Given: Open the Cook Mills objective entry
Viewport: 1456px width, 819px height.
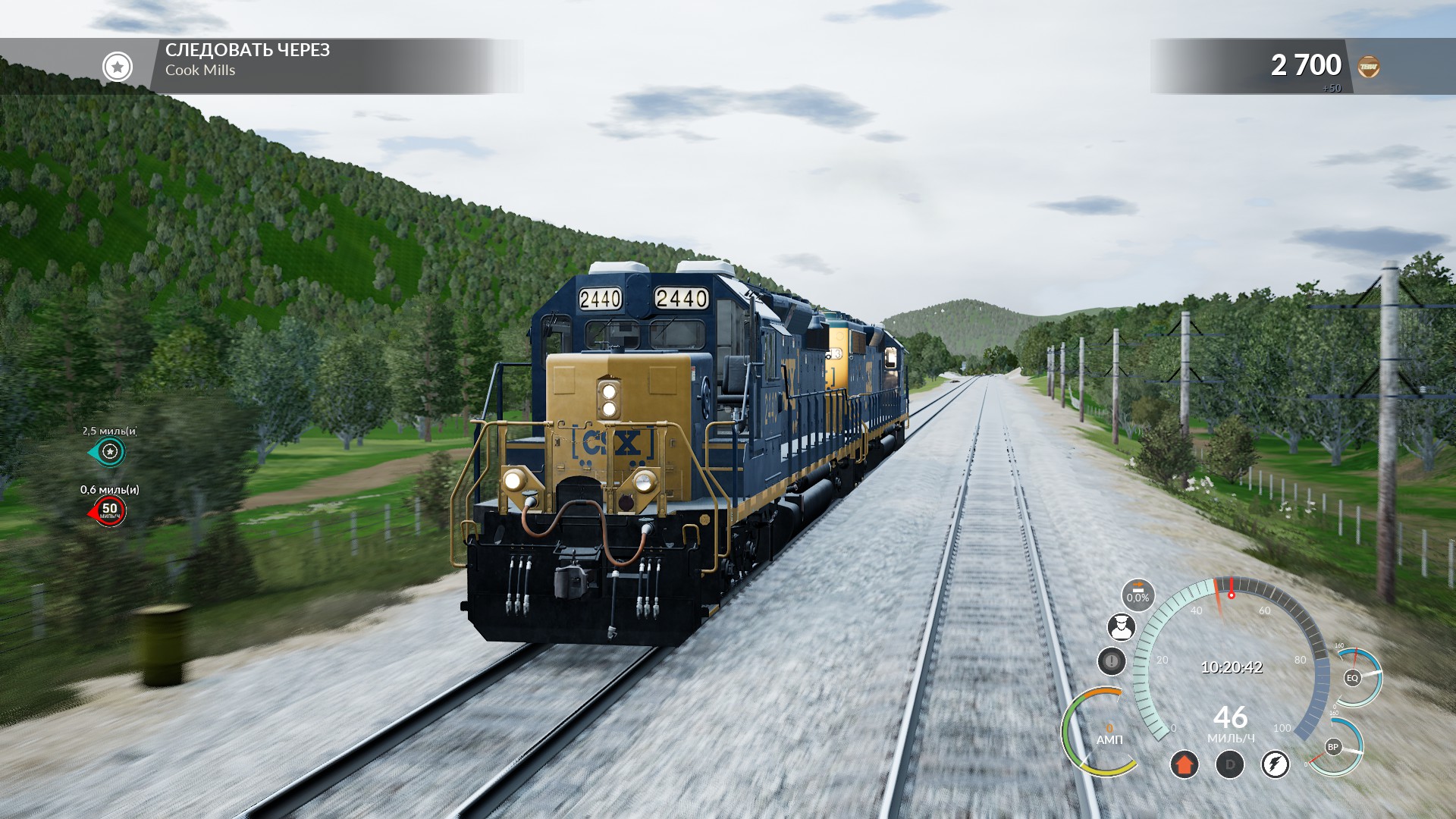Looking at the screenshot, I should click(202, 71).
